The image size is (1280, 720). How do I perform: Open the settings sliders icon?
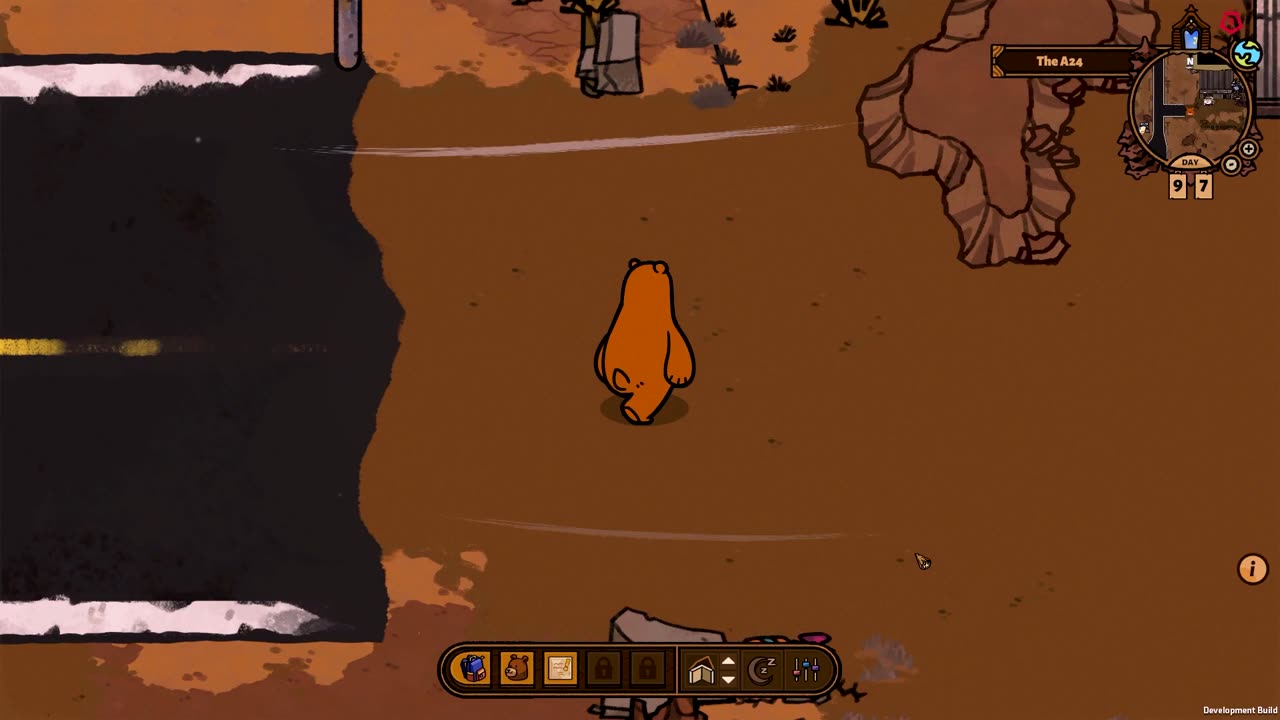(x=806, y=669)
